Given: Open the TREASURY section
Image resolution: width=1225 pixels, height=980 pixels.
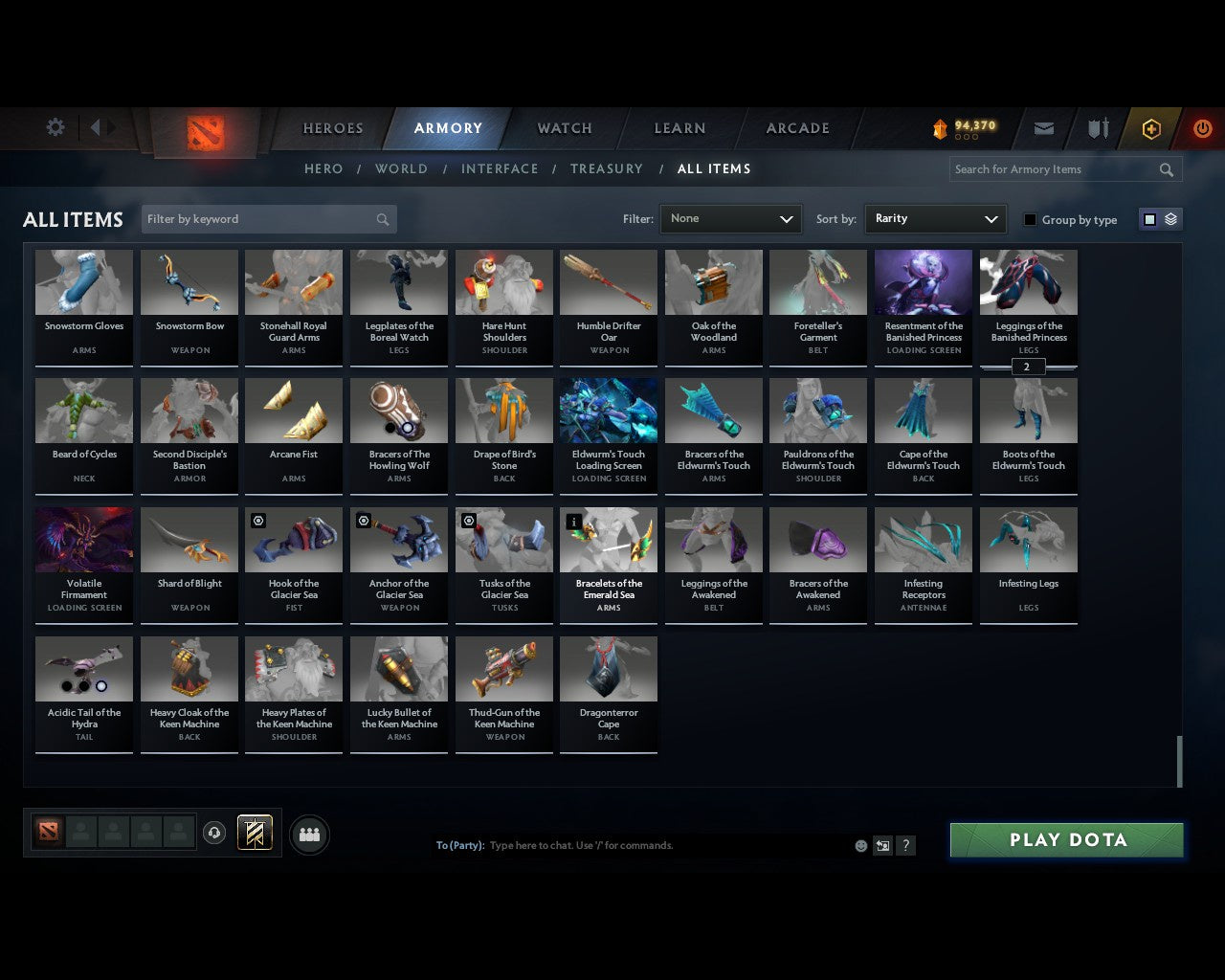Looking at the screenshot, I should (x=607, y=168).
